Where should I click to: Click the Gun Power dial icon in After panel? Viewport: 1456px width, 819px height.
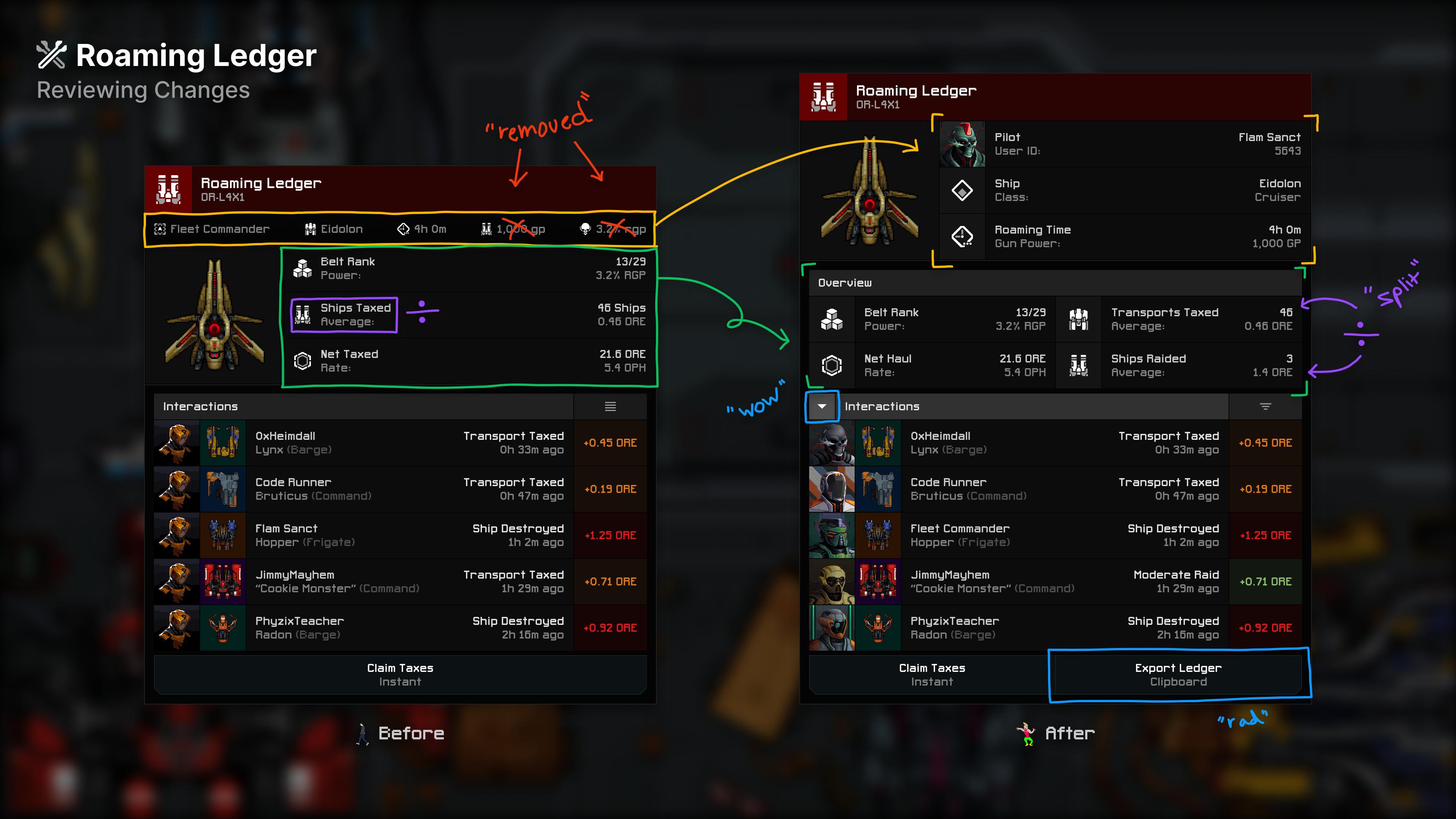coord(962,237)
